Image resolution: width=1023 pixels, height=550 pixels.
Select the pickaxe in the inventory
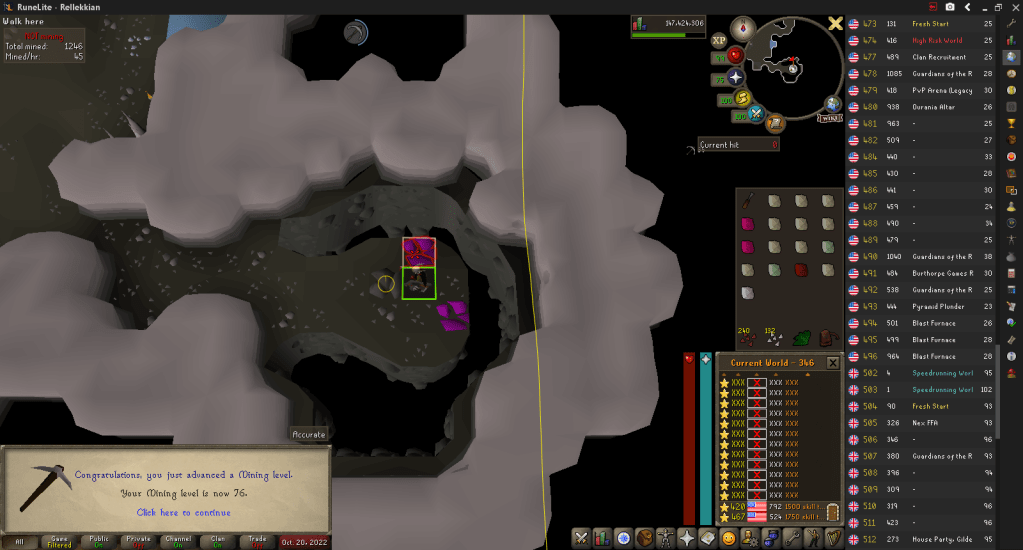pyautogui.click(x=747, y=201)
